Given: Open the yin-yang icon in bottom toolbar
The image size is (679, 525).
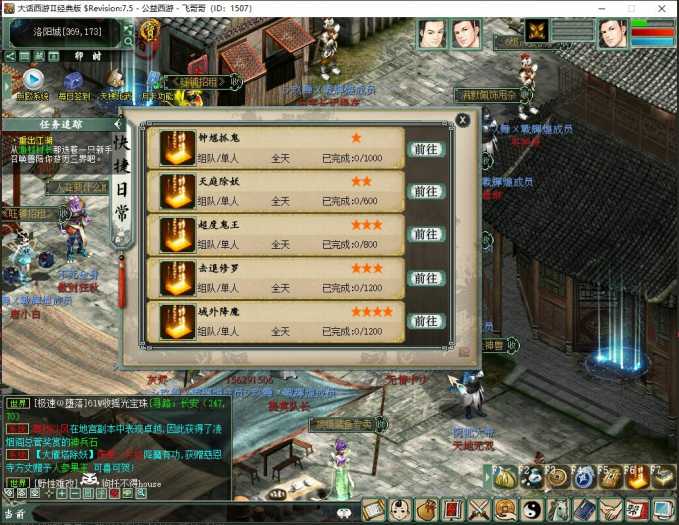Looking at the screenshot, I should [531, 509].
